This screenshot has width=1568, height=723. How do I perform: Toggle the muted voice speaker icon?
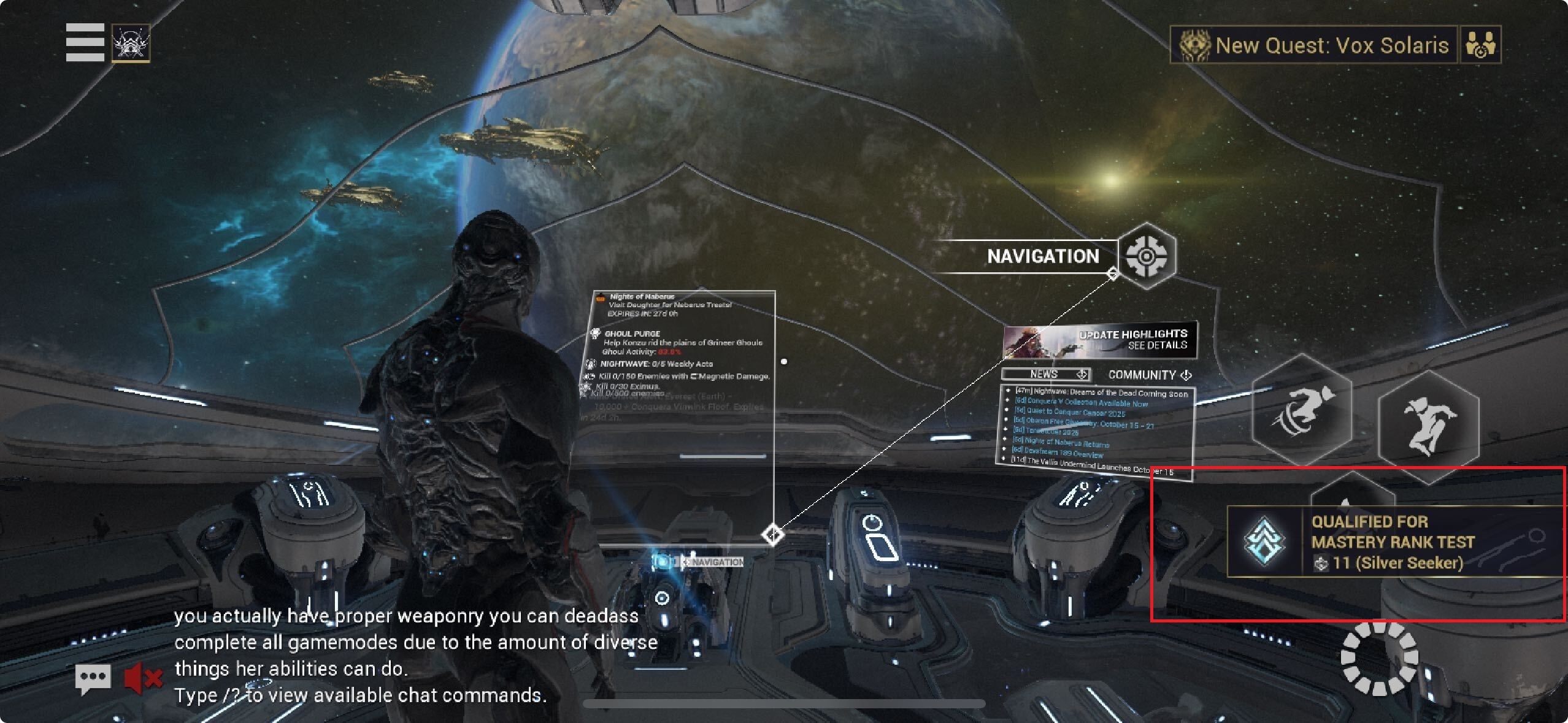pos(144,678)
